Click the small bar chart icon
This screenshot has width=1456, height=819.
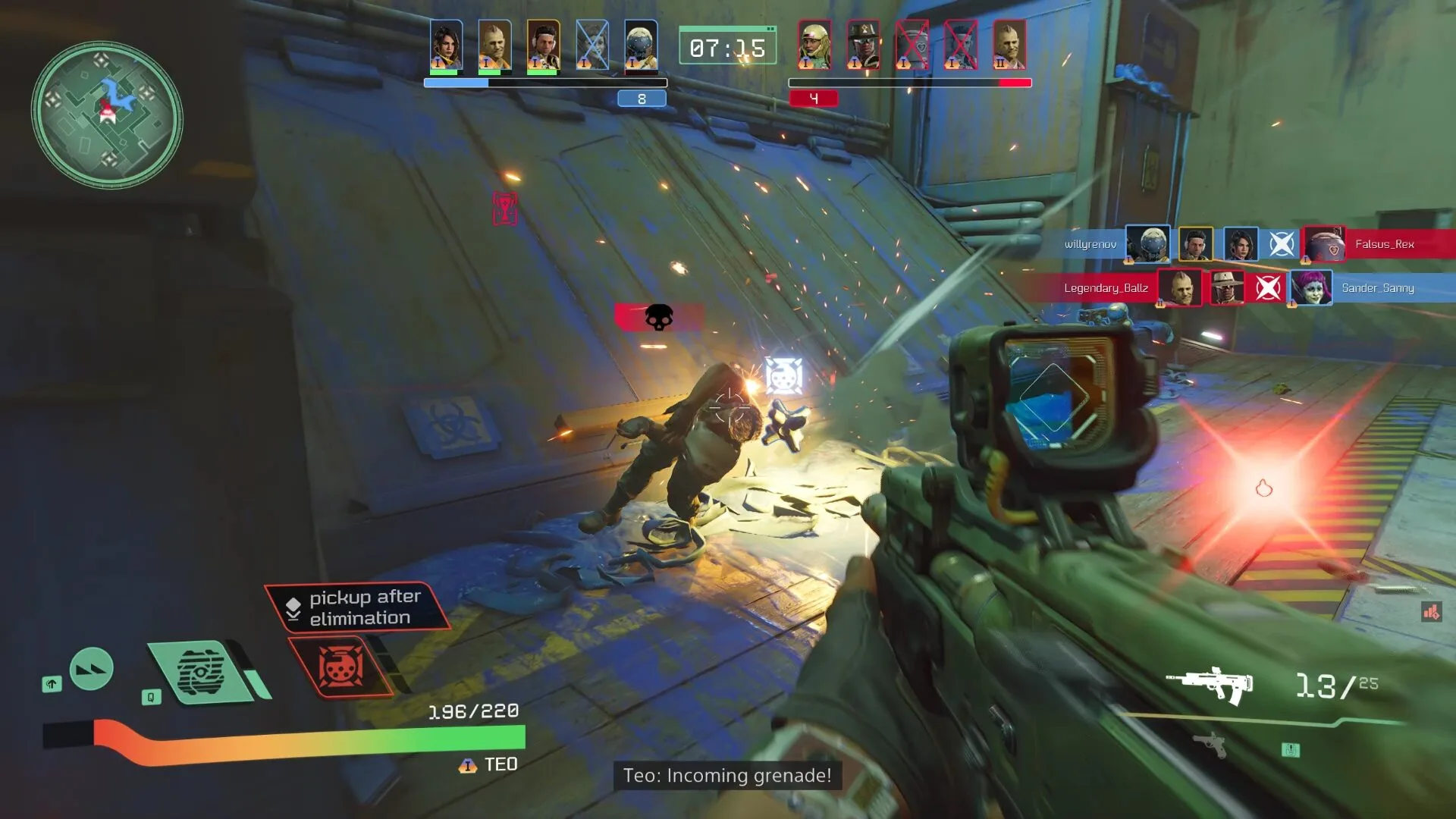tap(1431, 611)
